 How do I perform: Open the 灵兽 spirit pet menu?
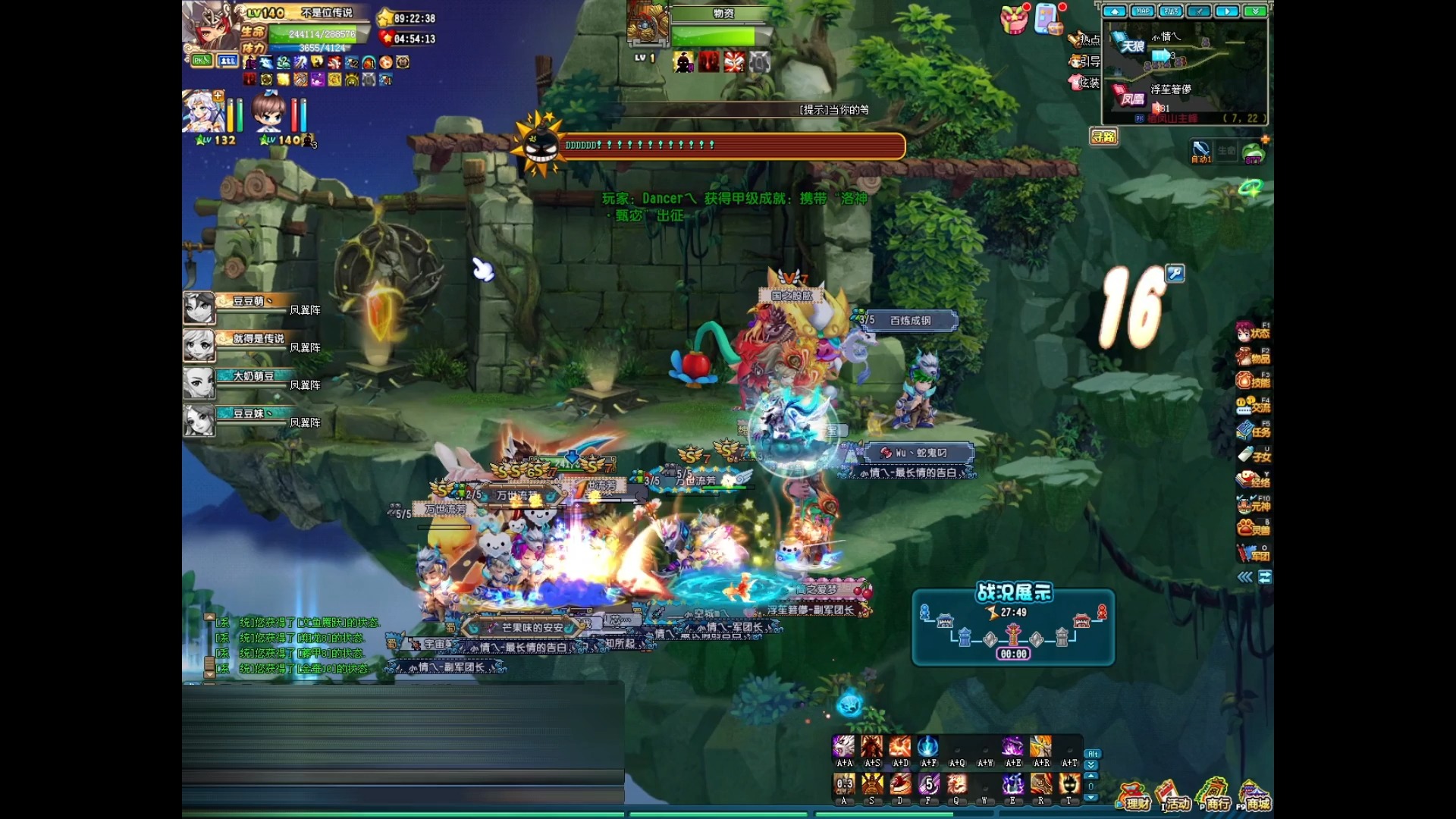[x=1253, y=528]
